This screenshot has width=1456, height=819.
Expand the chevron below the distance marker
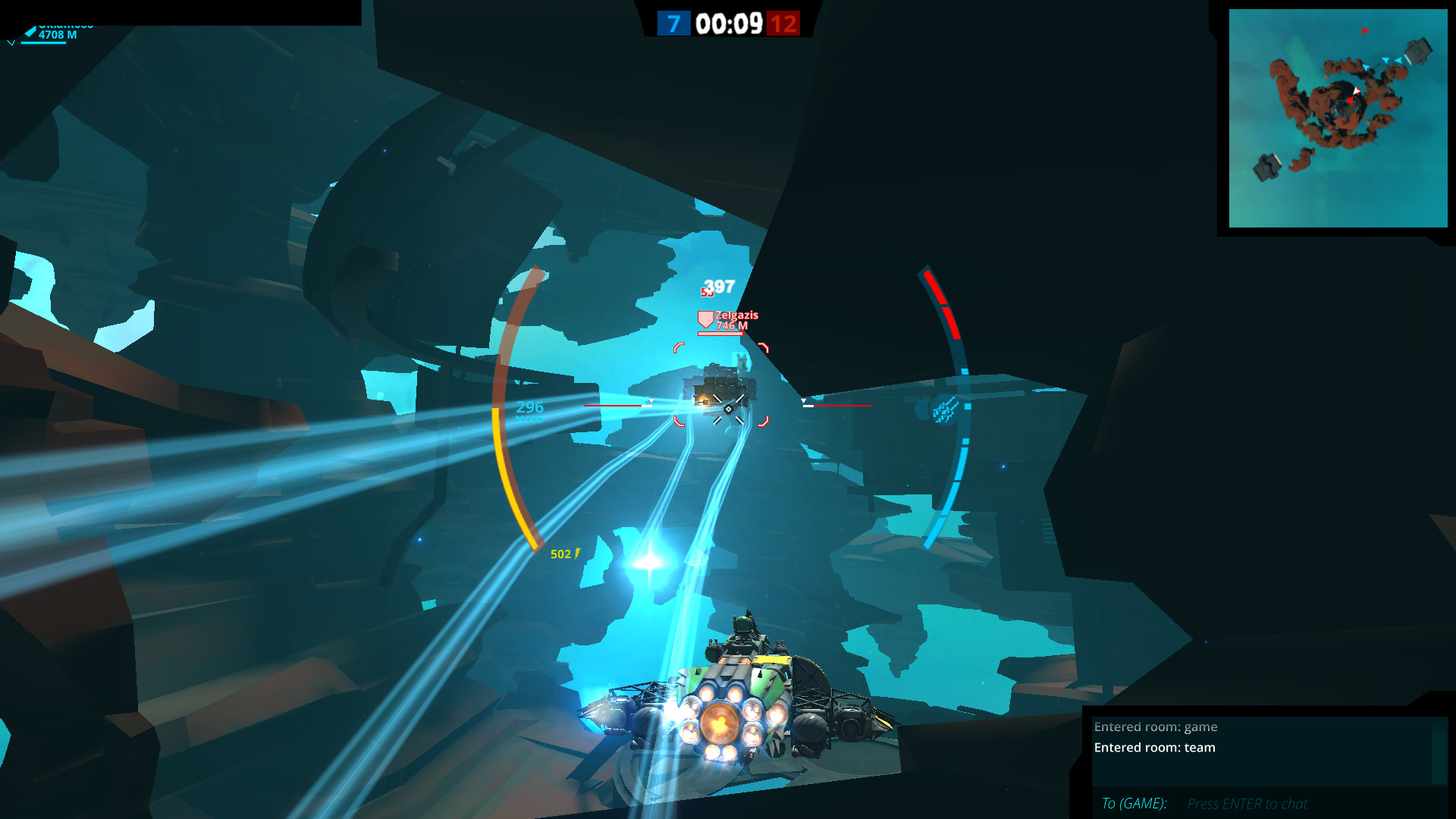(x=11, y=43)
